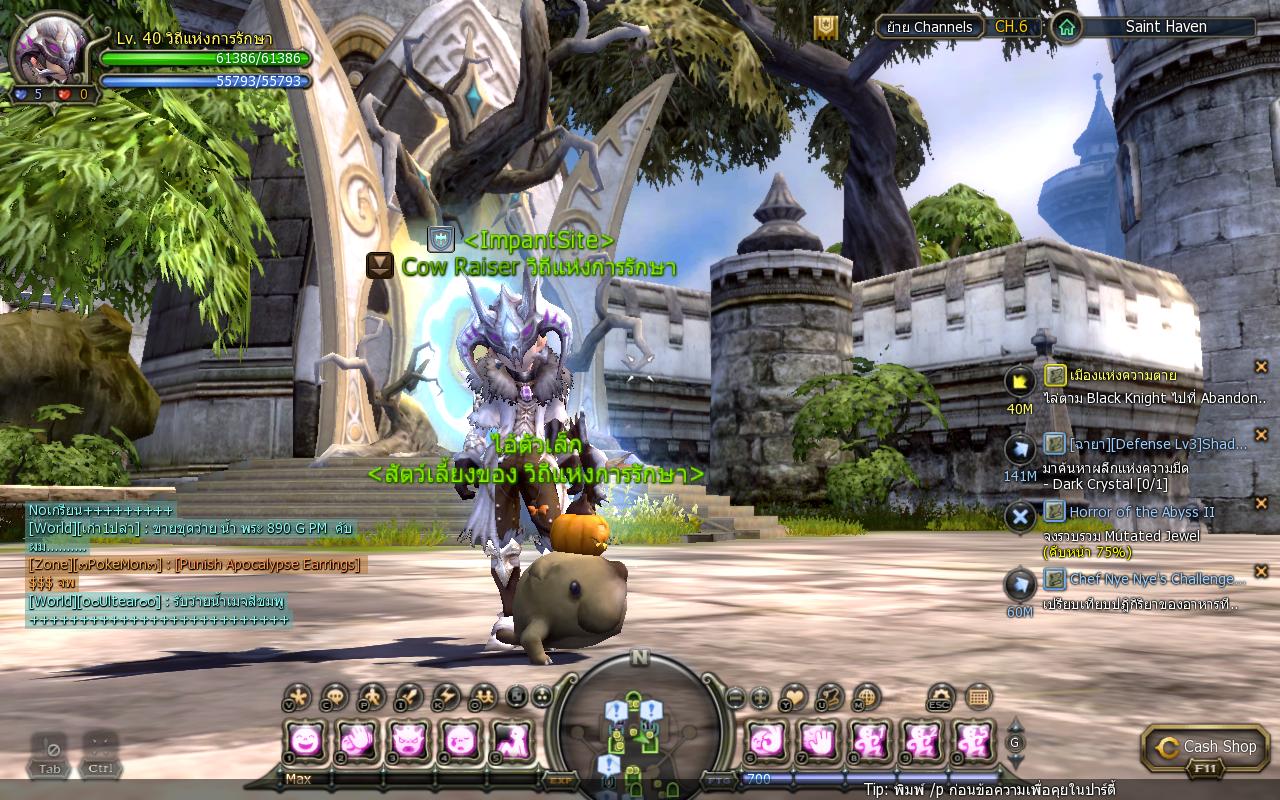Use the waving hand emote in slot 2

coord(356,741)
